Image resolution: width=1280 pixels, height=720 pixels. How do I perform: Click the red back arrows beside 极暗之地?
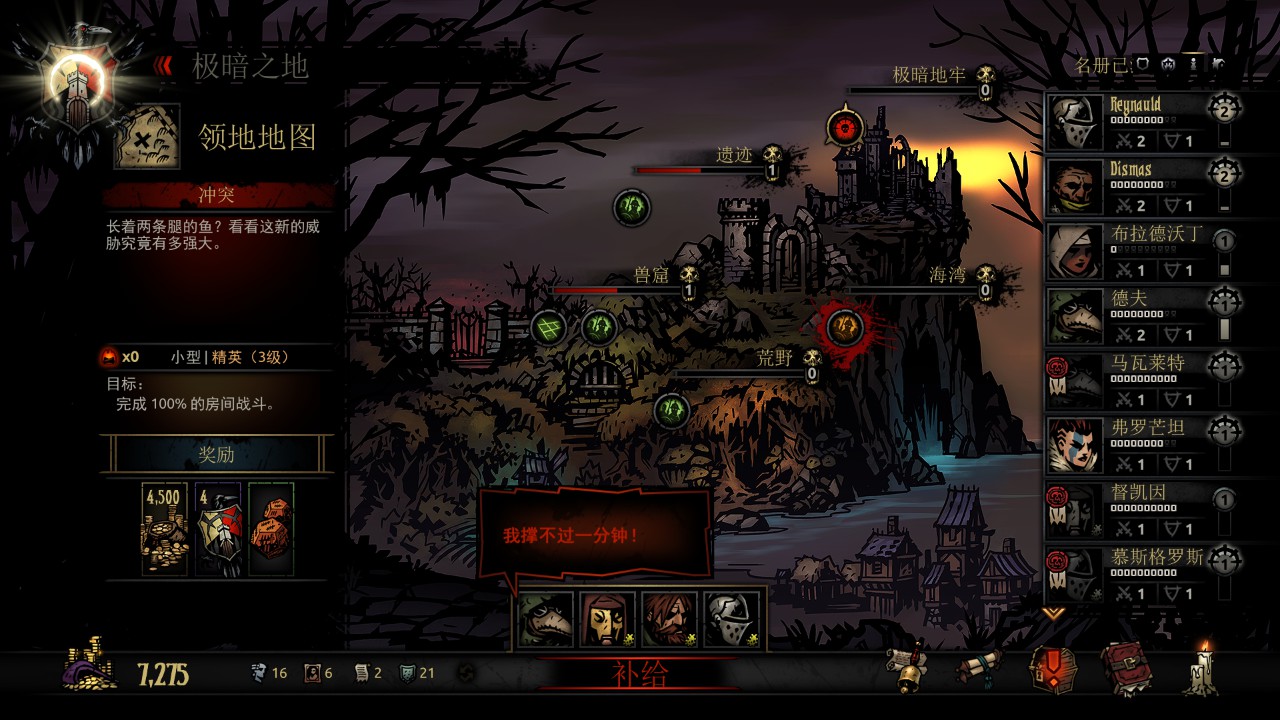coord(162,66)
